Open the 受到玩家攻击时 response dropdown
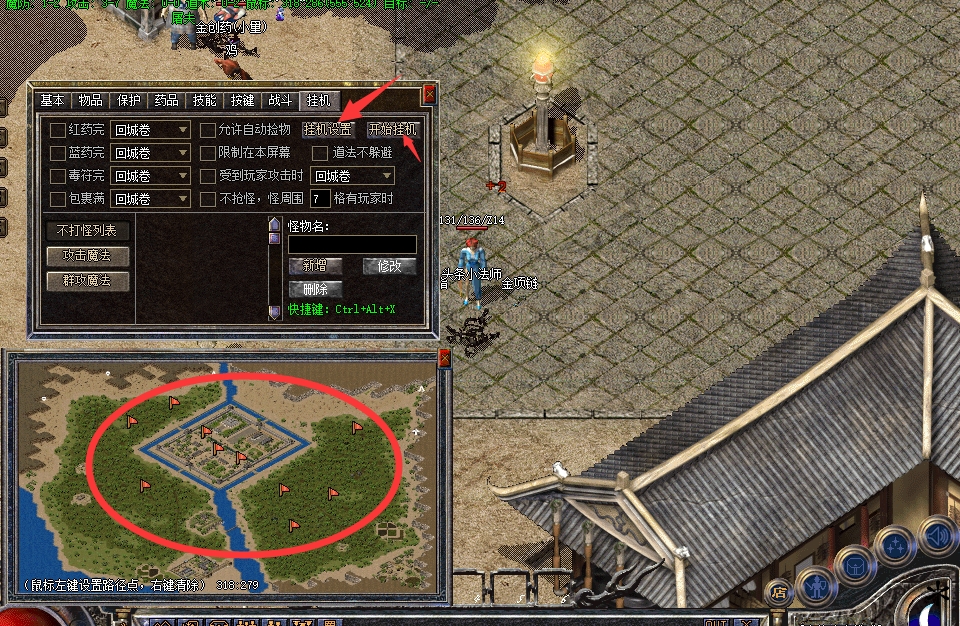960x626 pixels. coord(352,176)
